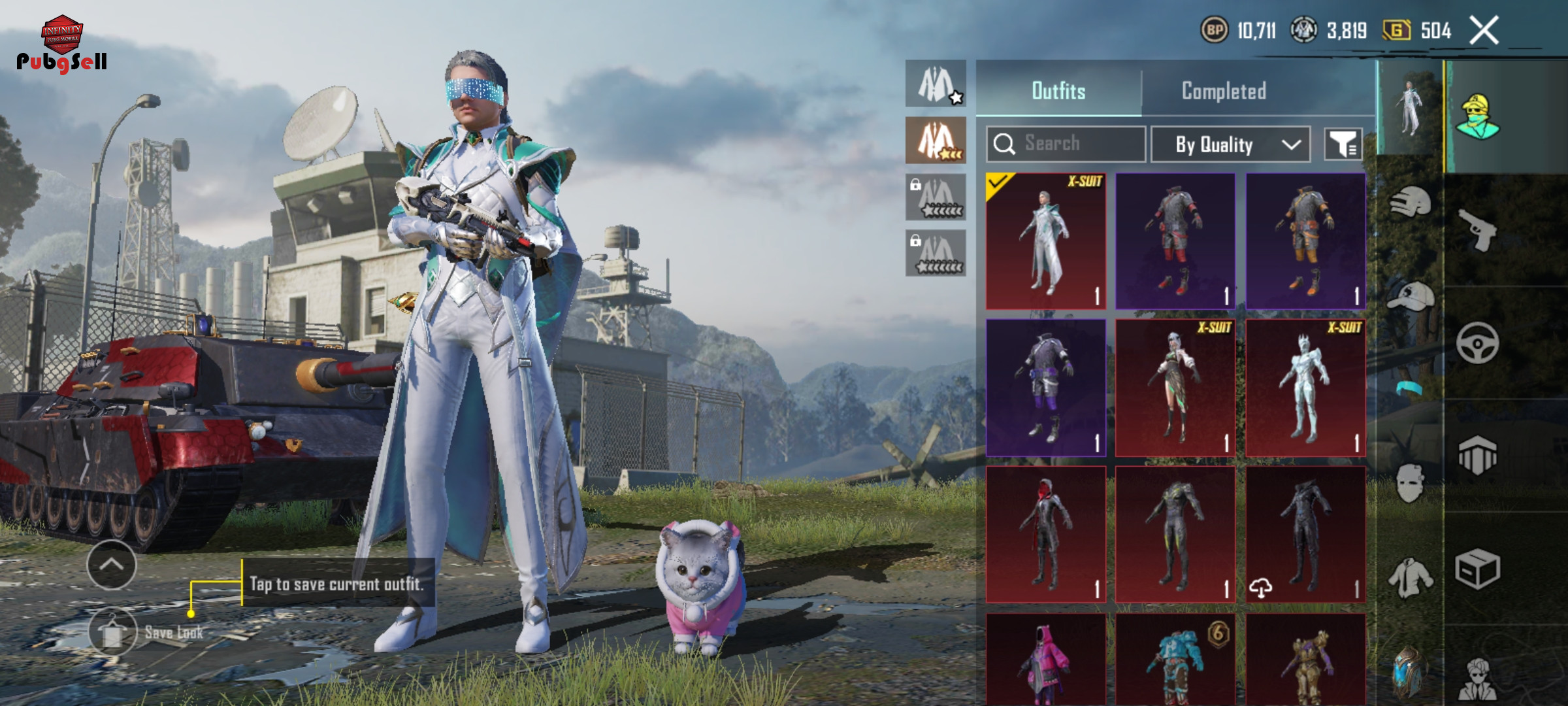Open the outfit filter button
The height and width of the screenshot is (706, 1568).
click(1343, 144)
